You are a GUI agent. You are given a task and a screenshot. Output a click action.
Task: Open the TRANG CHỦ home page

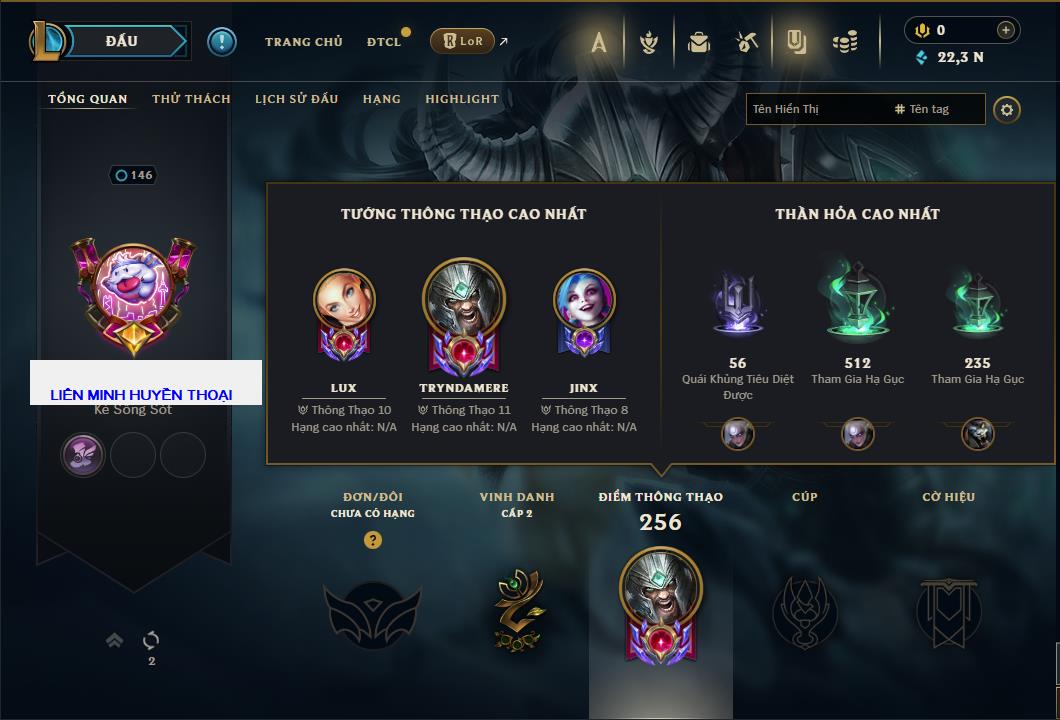pos(303,42)
